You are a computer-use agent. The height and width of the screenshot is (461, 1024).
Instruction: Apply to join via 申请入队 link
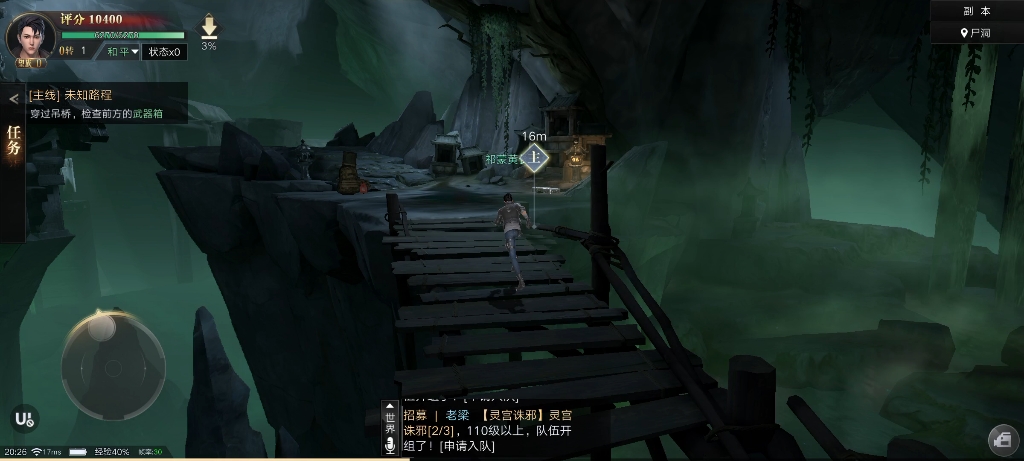point(465,446)
